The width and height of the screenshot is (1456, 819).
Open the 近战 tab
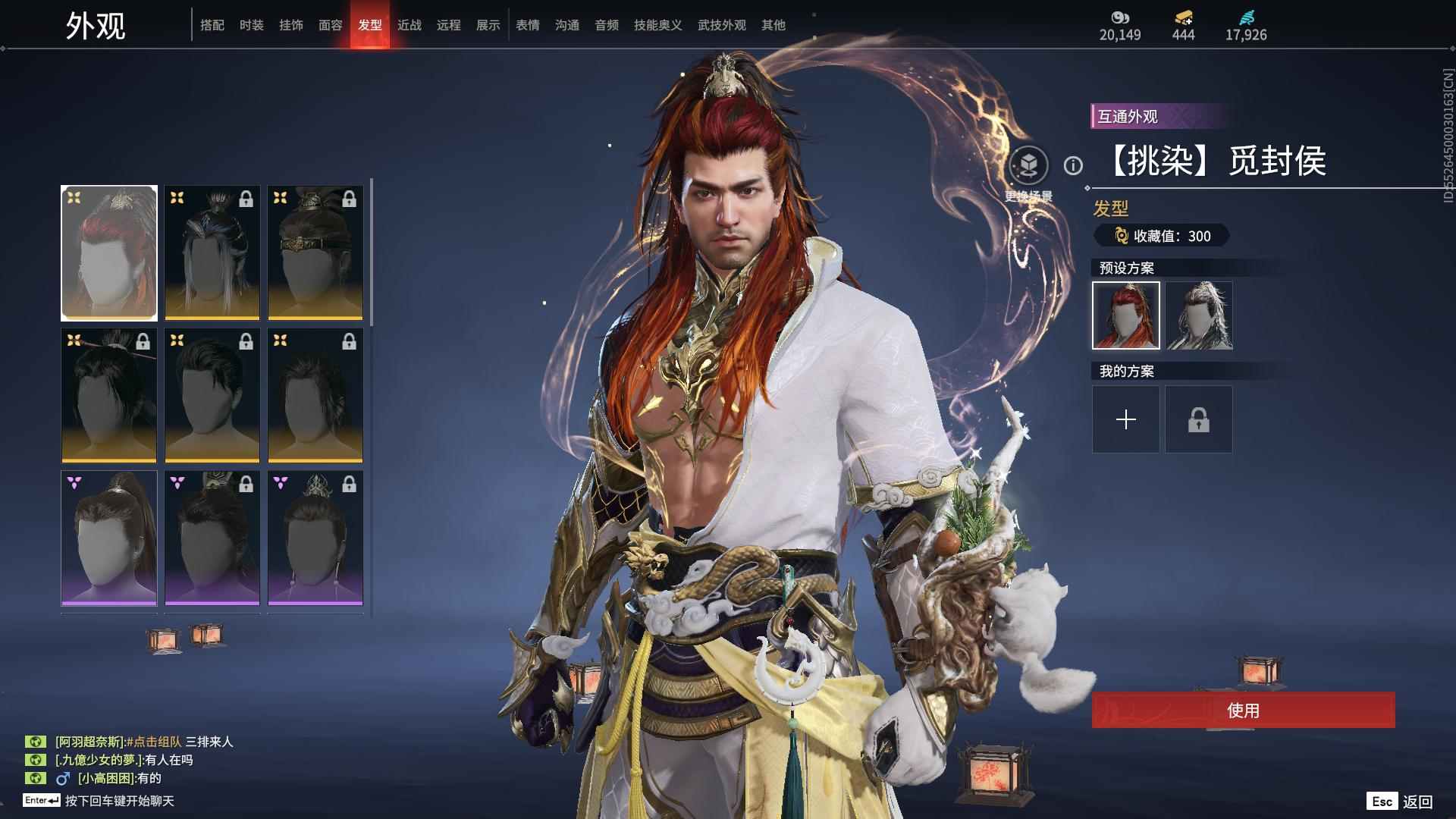[409, 25]
